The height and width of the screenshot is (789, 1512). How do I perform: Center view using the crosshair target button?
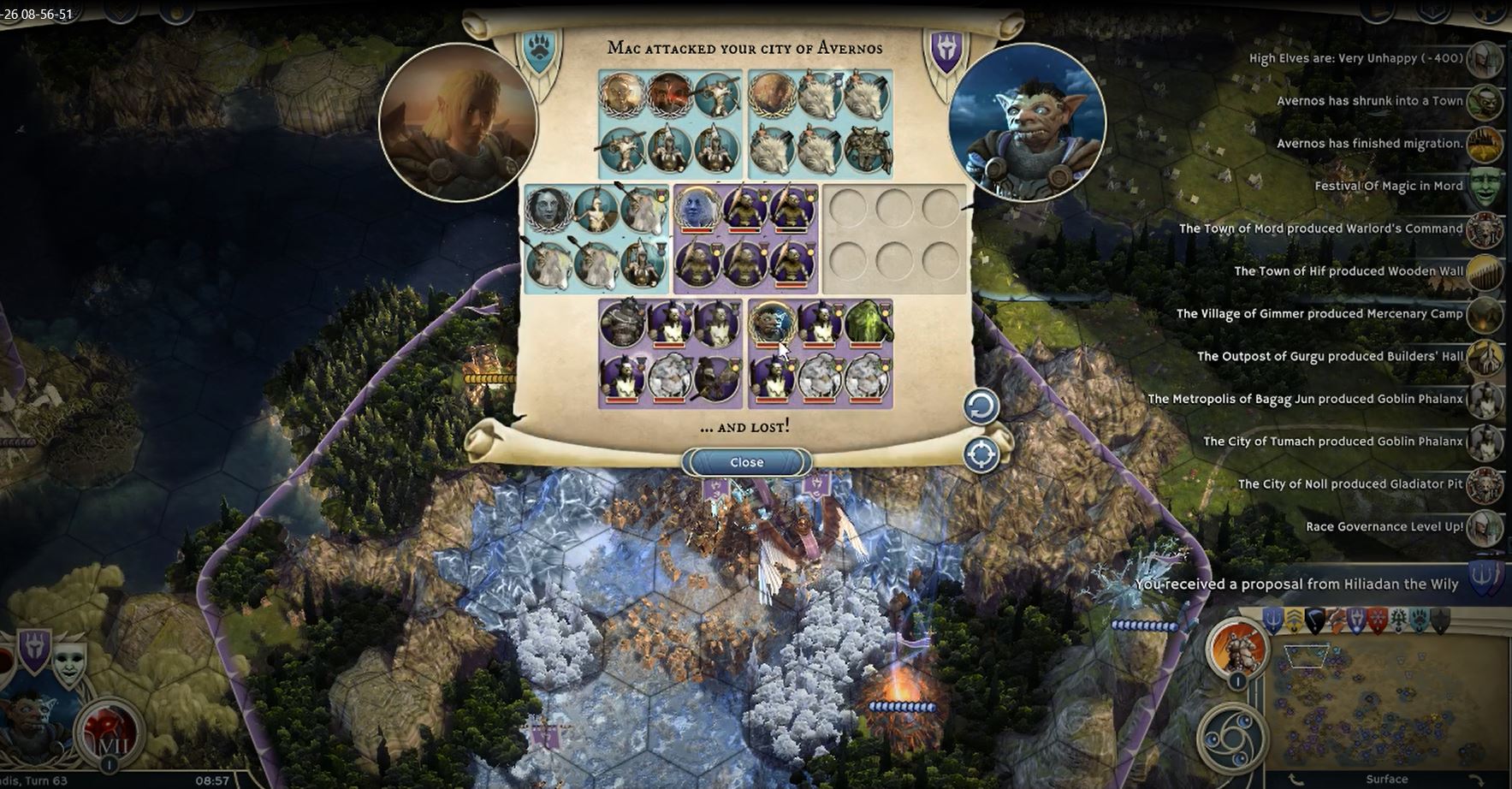click(x=981, y=454)
